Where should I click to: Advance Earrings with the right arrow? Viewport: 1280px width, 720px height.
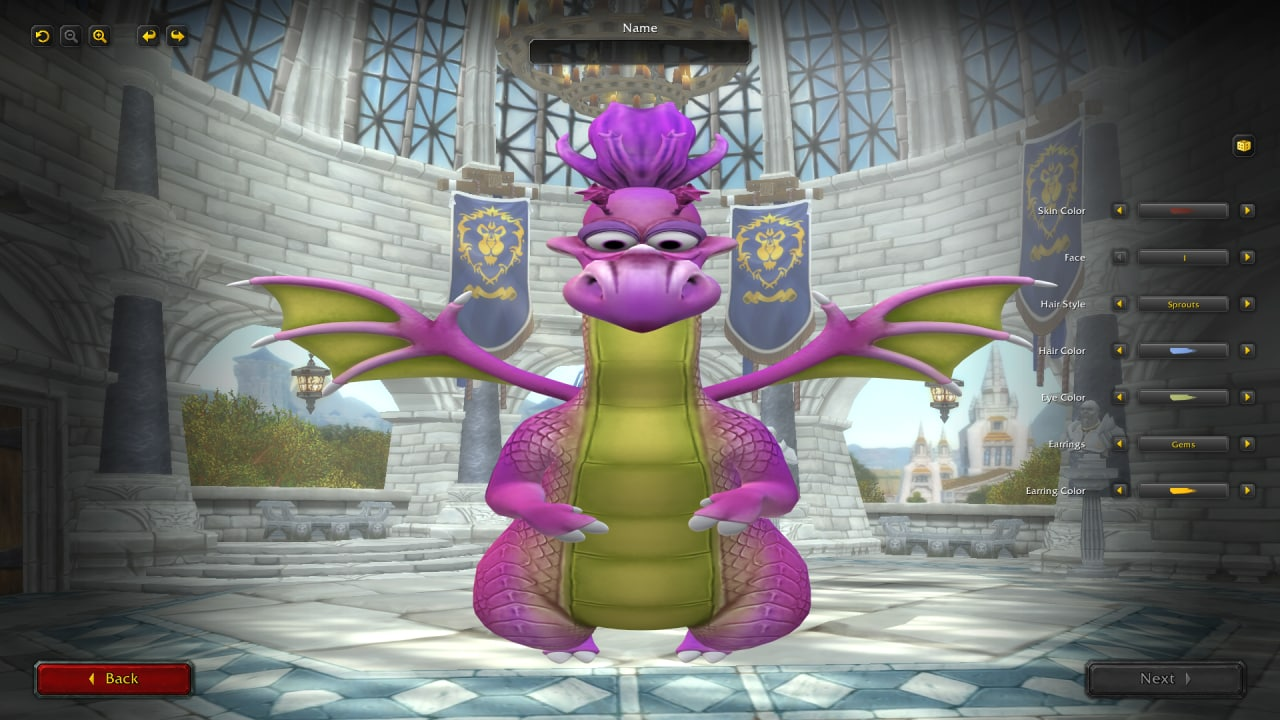tap(1247, 444)
